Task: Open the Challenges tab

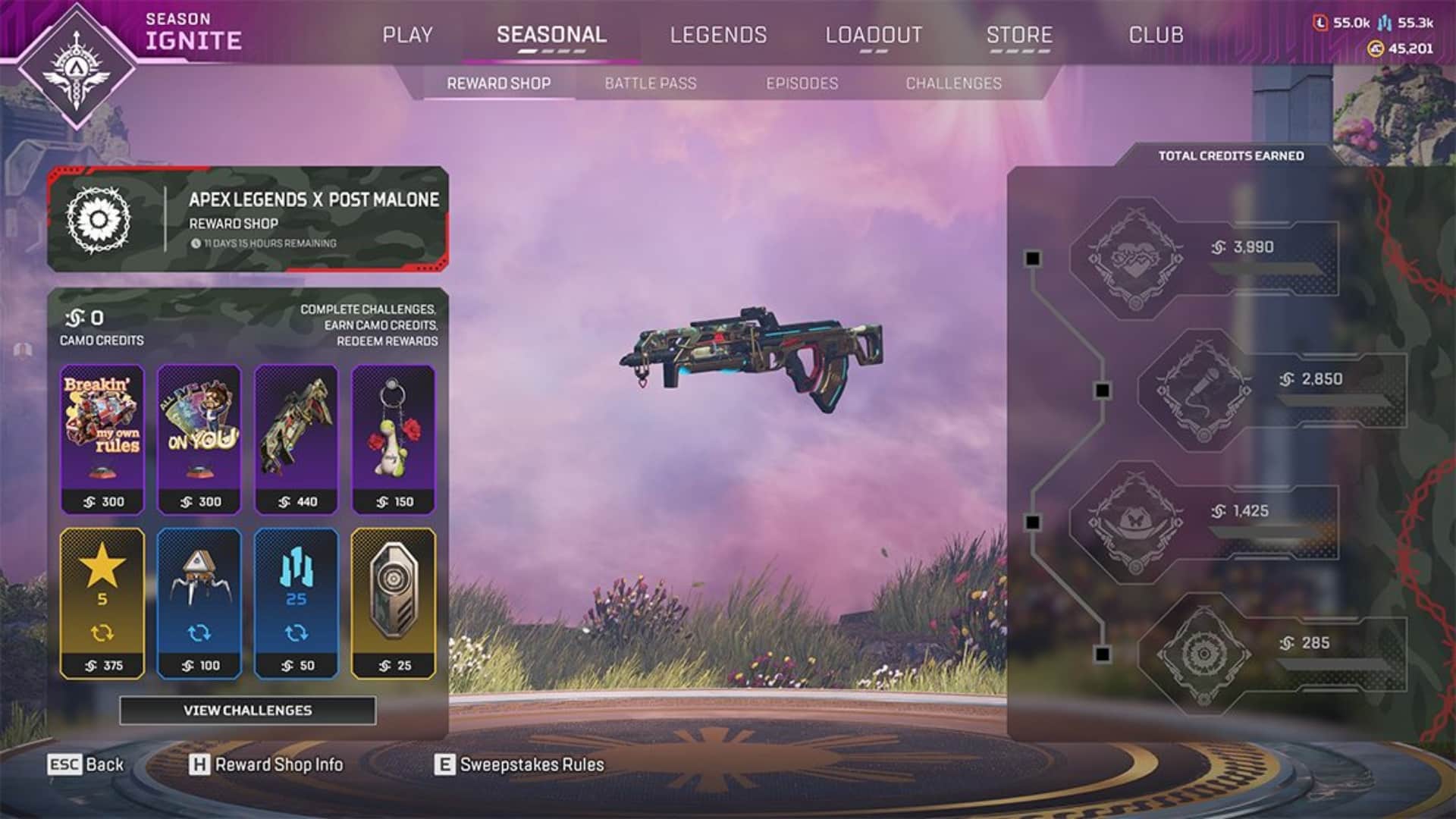Action: point(954,83)
